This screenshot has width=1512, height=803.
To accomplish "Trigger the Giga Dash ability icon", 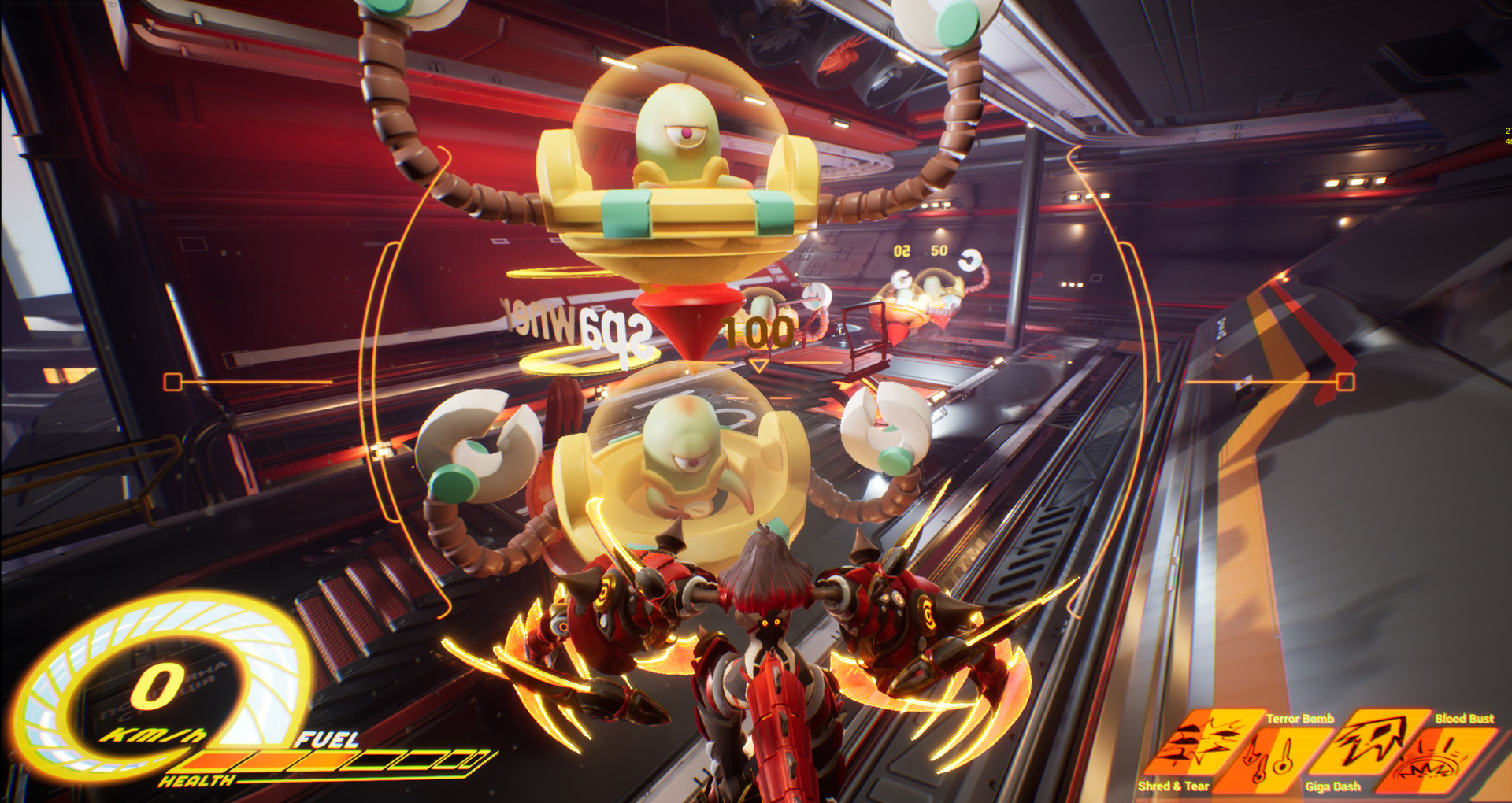I will pos(1369,740).
